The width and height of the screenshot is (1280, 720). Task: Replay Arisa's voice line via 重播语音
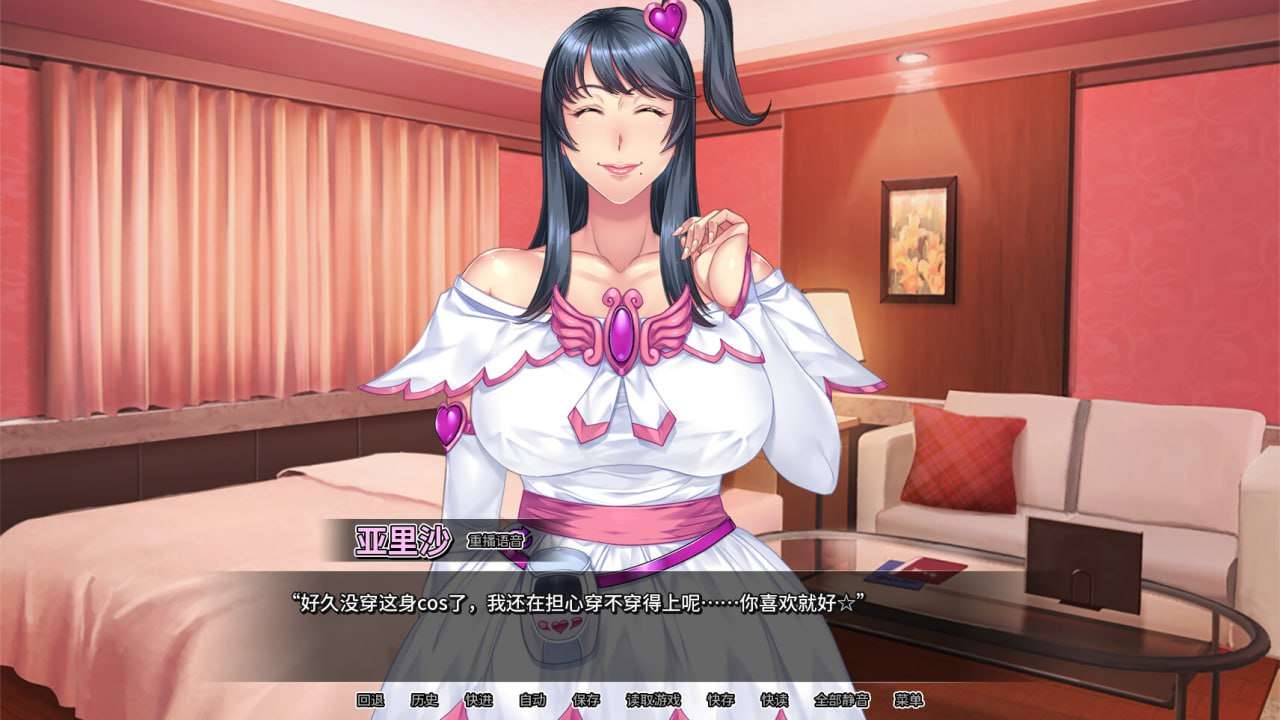point(495,540)
